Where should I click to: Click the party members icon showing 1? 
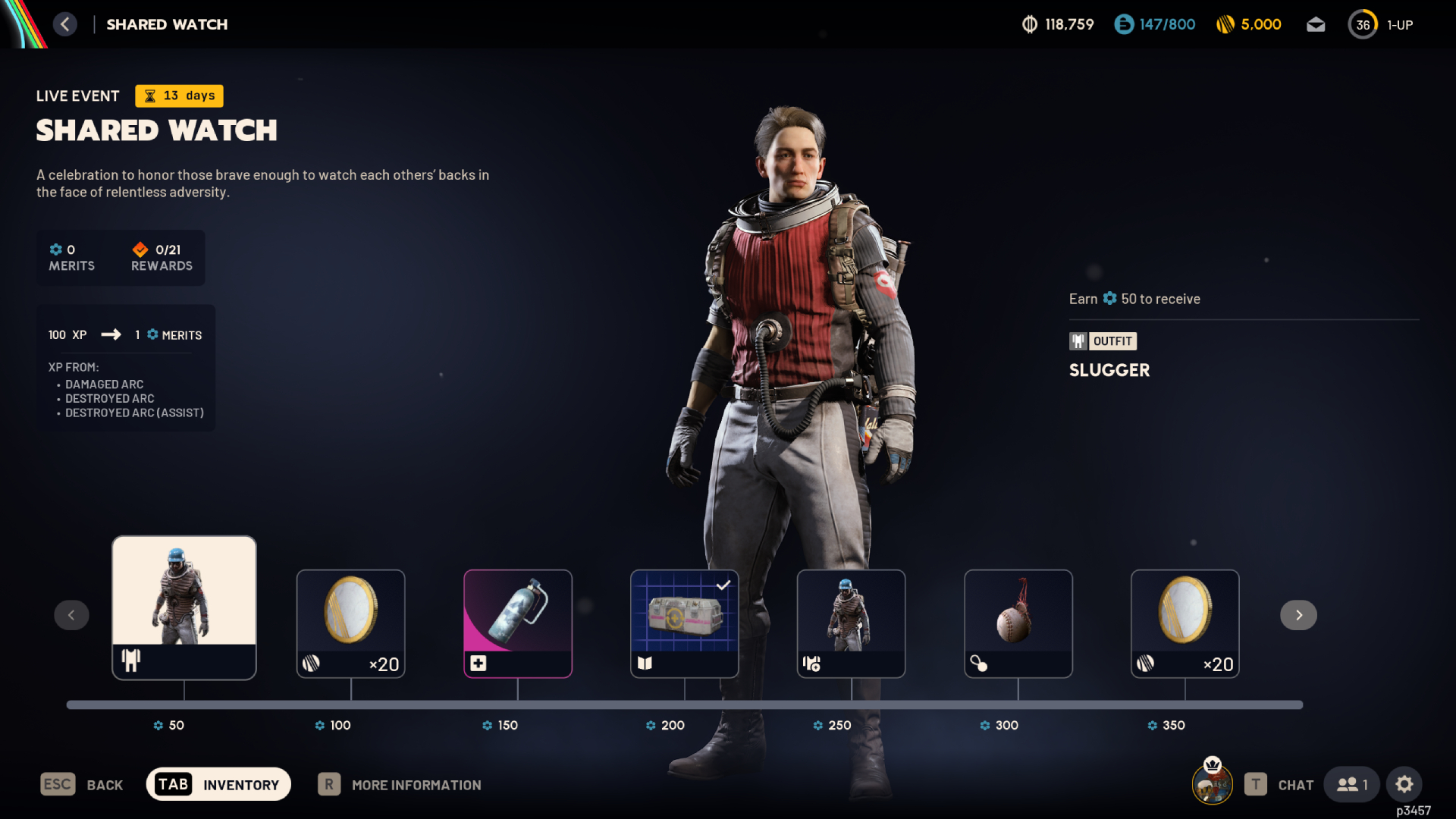[x=1352, y=784]
